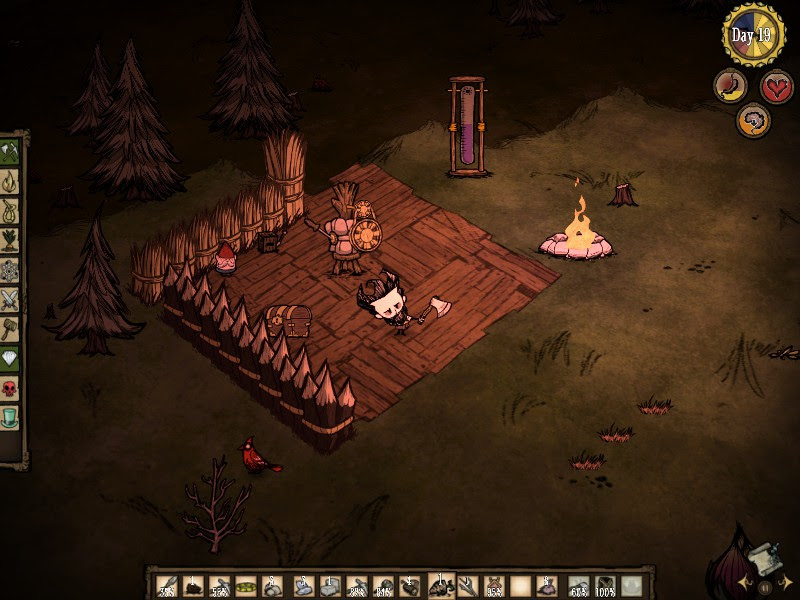Image resolution: width=800 pixels, height=600 pixels.
Task: Select the inventory item at 55% durability
Action: 221,586
